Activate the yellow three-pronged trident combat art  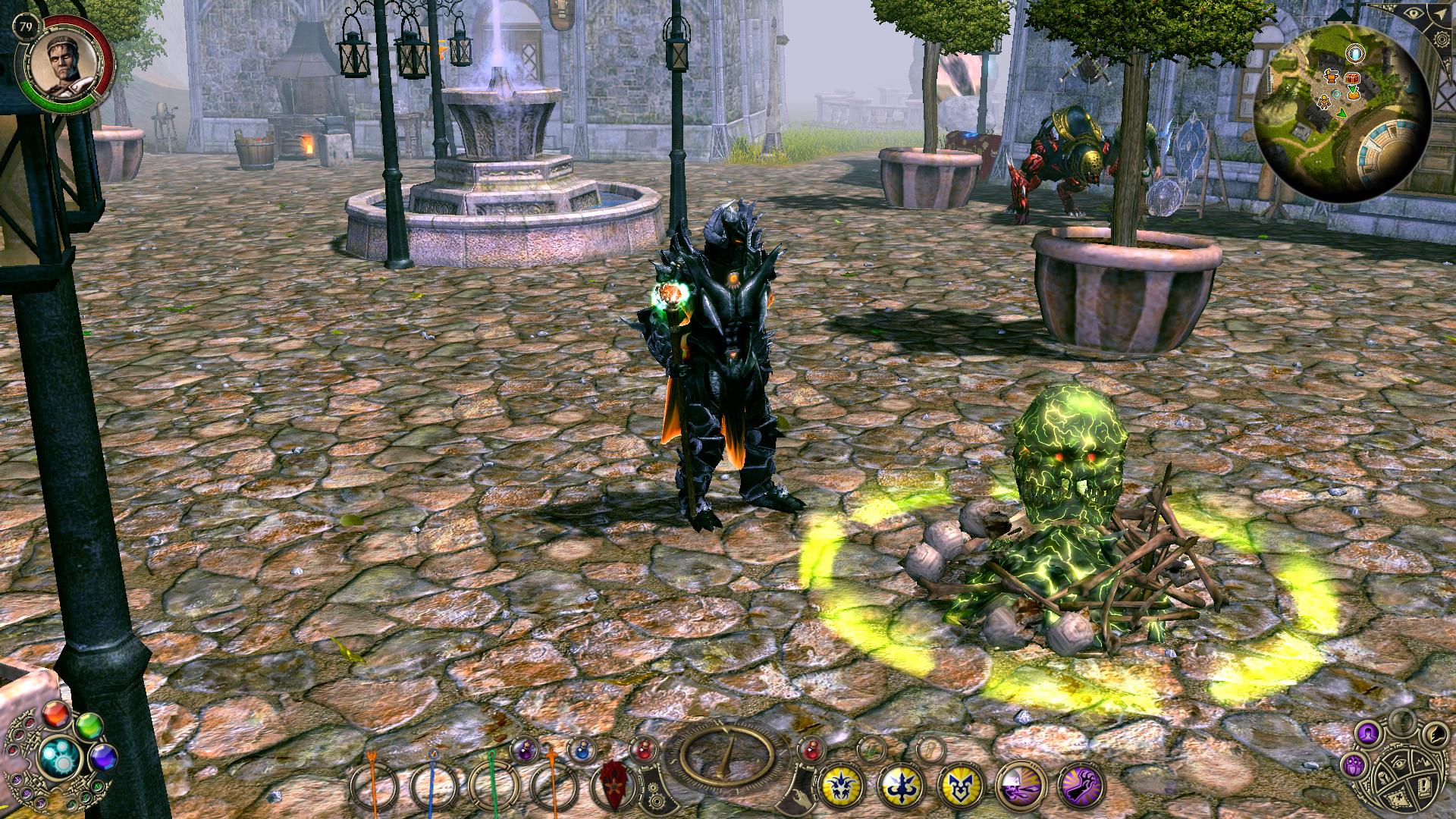click(899, 786)
